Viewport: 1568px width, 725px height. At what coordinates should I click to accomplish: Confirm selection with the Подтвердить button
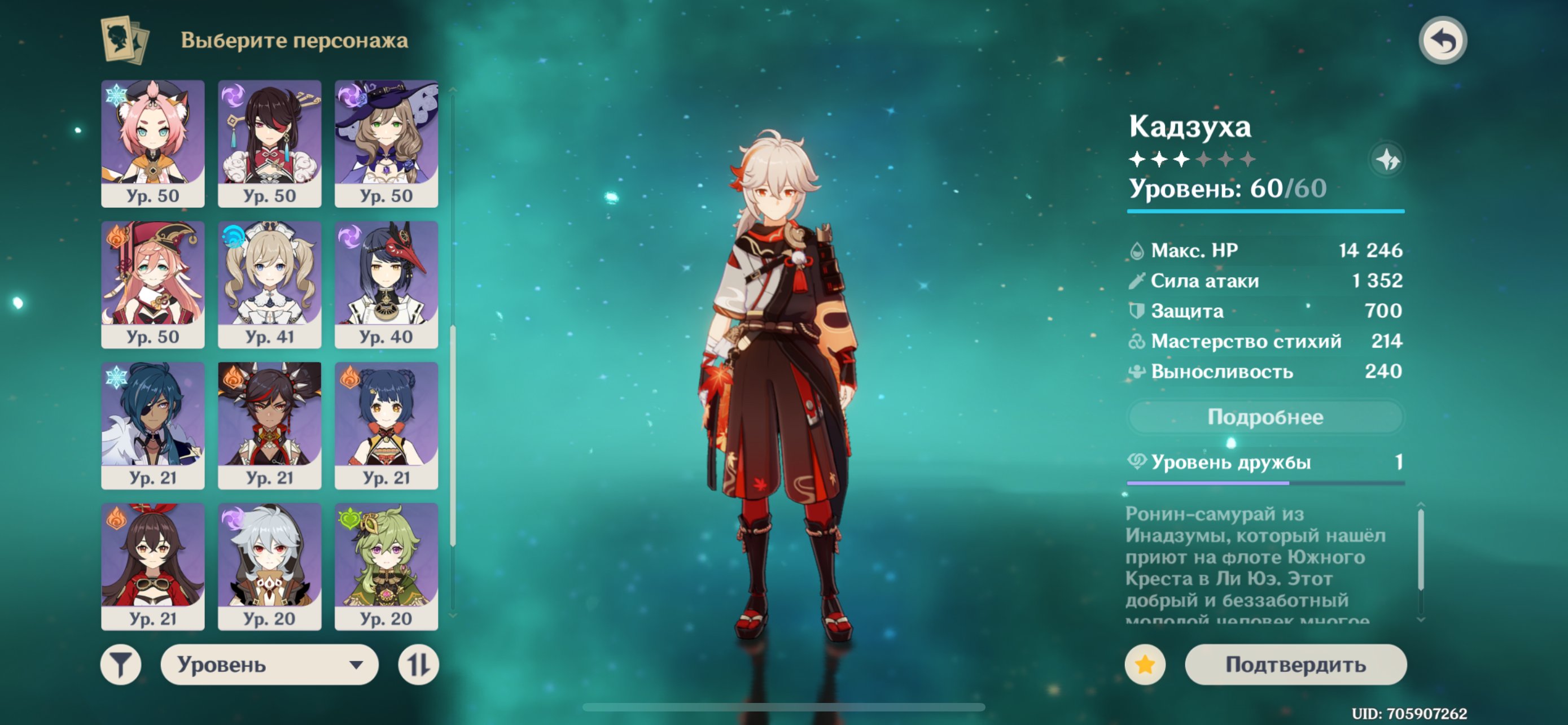1295,664
